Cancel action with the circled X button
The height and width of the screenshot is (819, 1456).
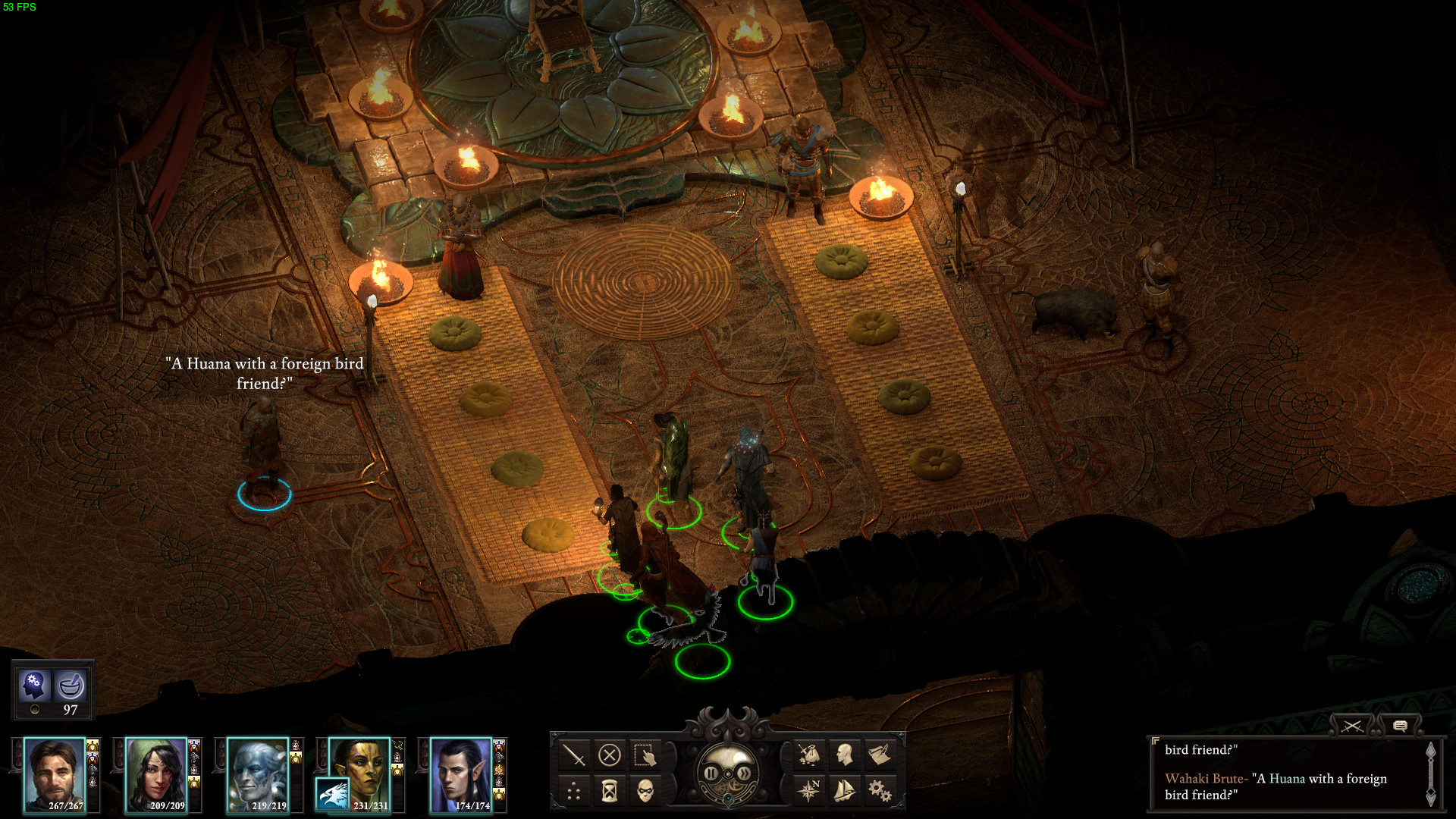click(x=610, y=755)
